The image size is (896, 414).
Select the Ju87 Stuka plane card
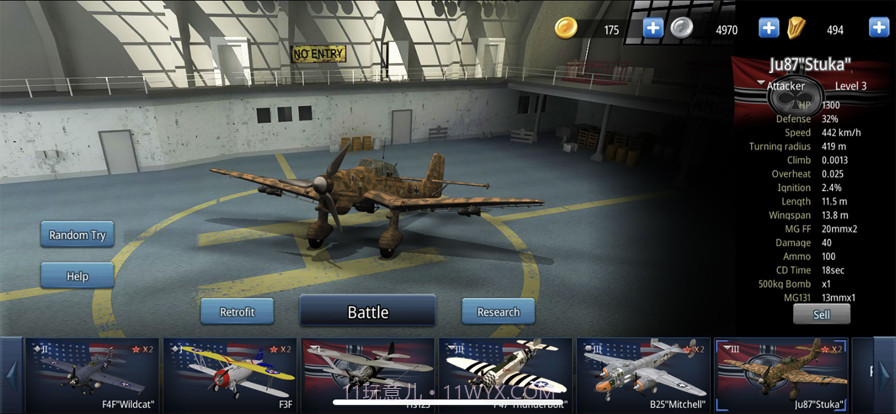pyautogui.click(x=781, y=374)
